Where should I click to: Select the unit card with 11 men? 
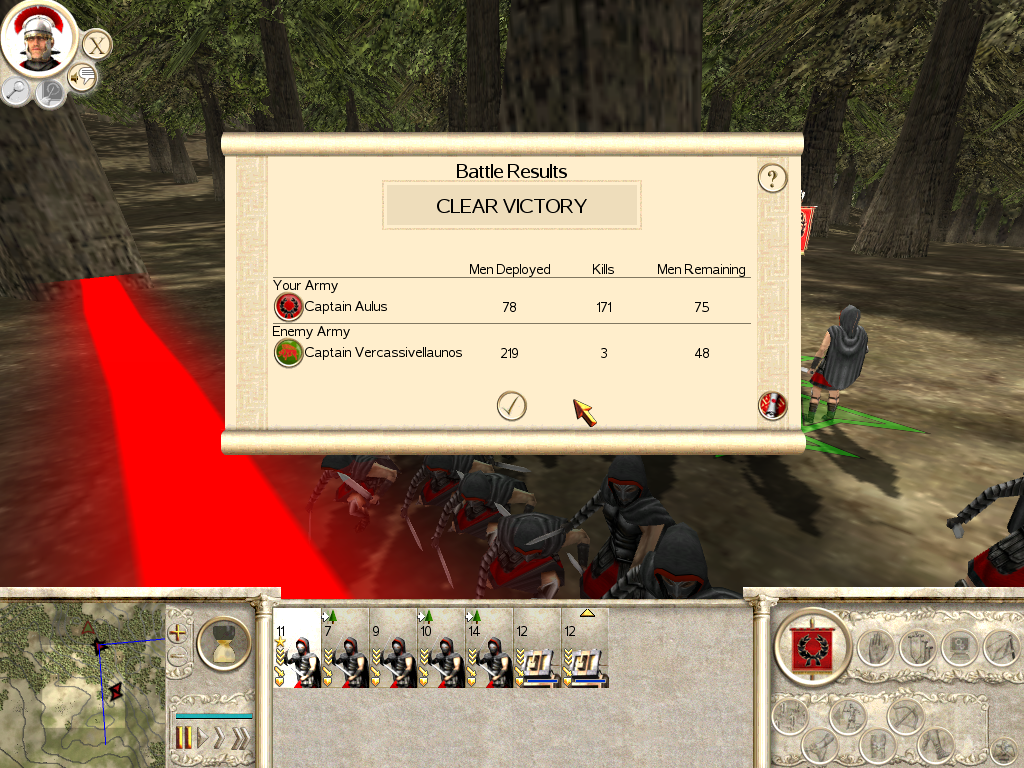click(297, 648)
